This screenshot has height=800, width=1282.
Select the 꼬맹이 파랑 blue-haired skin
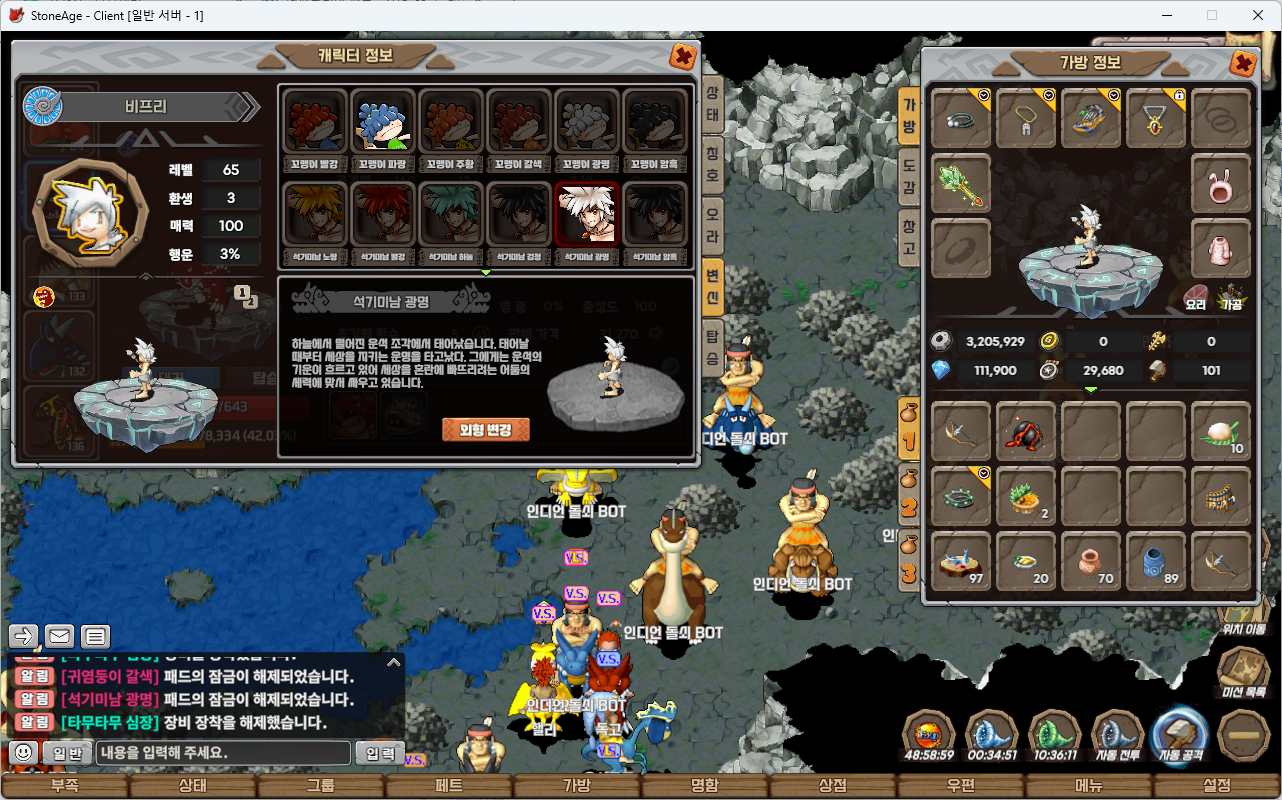383,125
